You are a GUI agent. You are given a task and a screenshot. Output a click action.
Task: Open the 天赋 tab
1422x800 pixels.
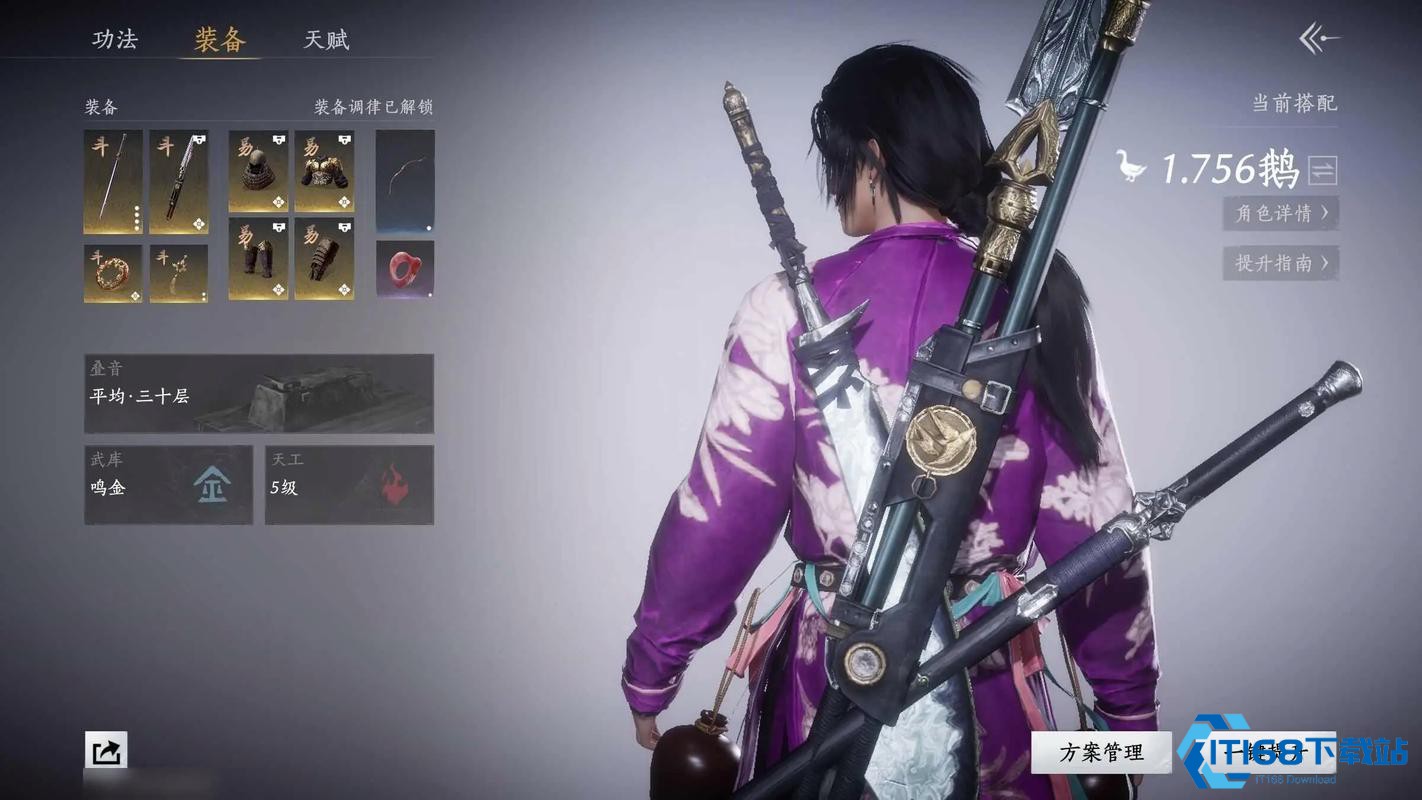point(326,40)
